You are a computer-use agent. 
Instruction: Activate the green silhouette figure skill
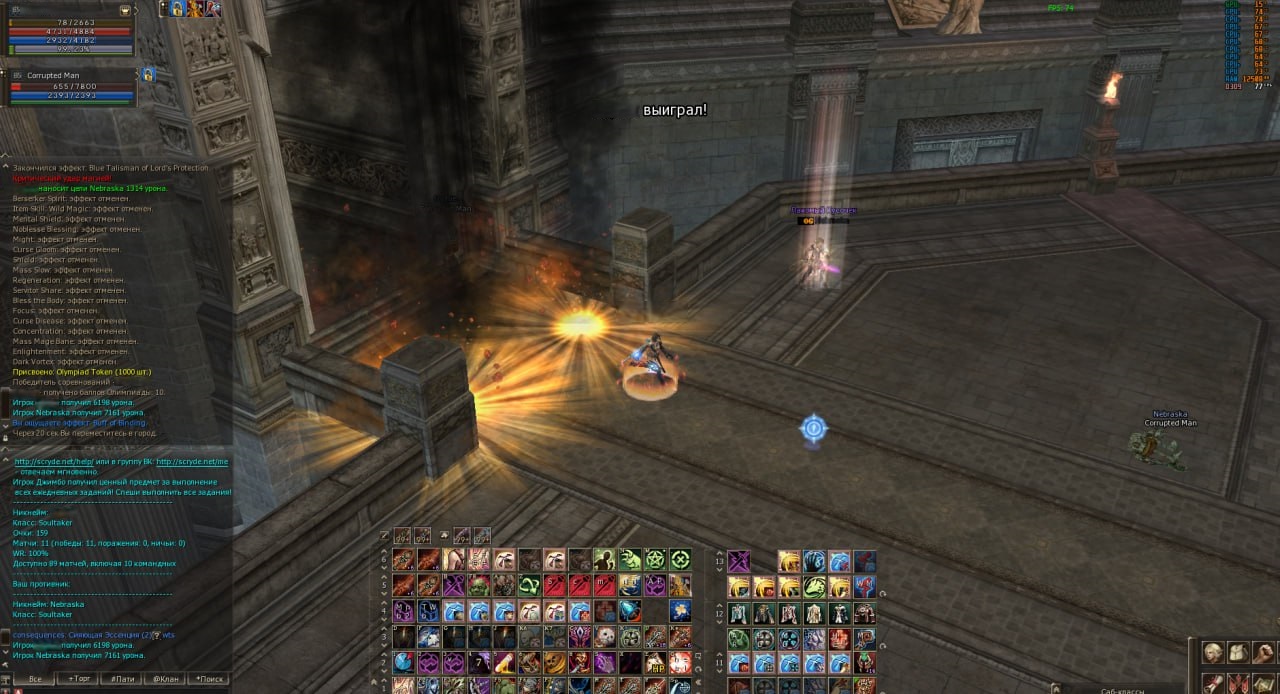(605, 560)
